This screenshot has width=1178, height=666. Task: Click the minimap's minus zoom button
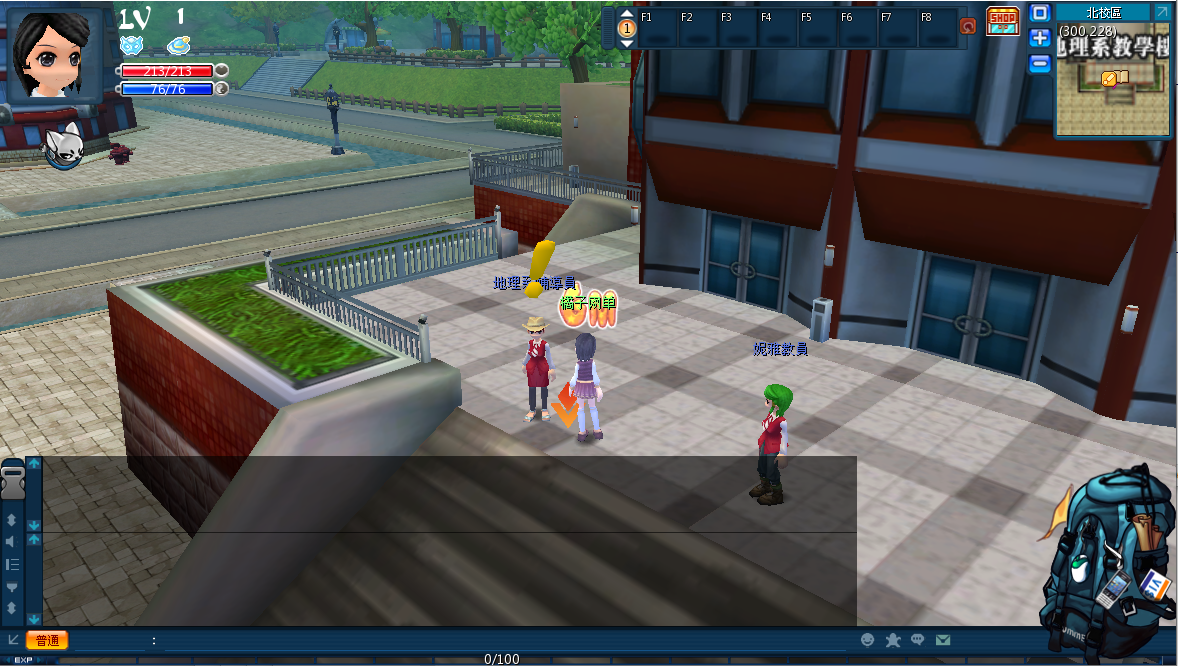(1040, 63)
